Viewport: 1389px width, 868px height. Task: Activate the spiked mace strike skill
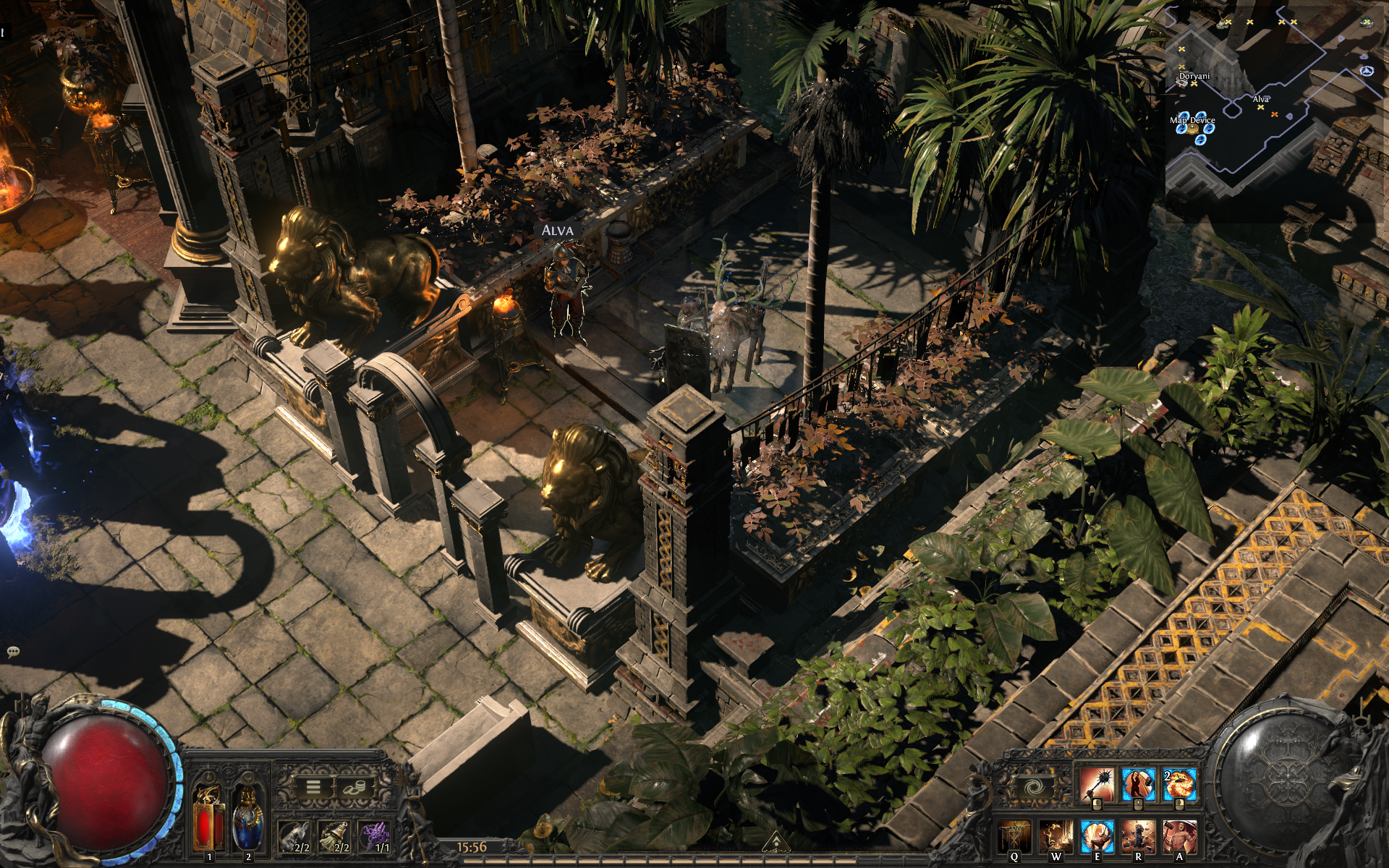pyautogui.click(x=1097, y=786)
